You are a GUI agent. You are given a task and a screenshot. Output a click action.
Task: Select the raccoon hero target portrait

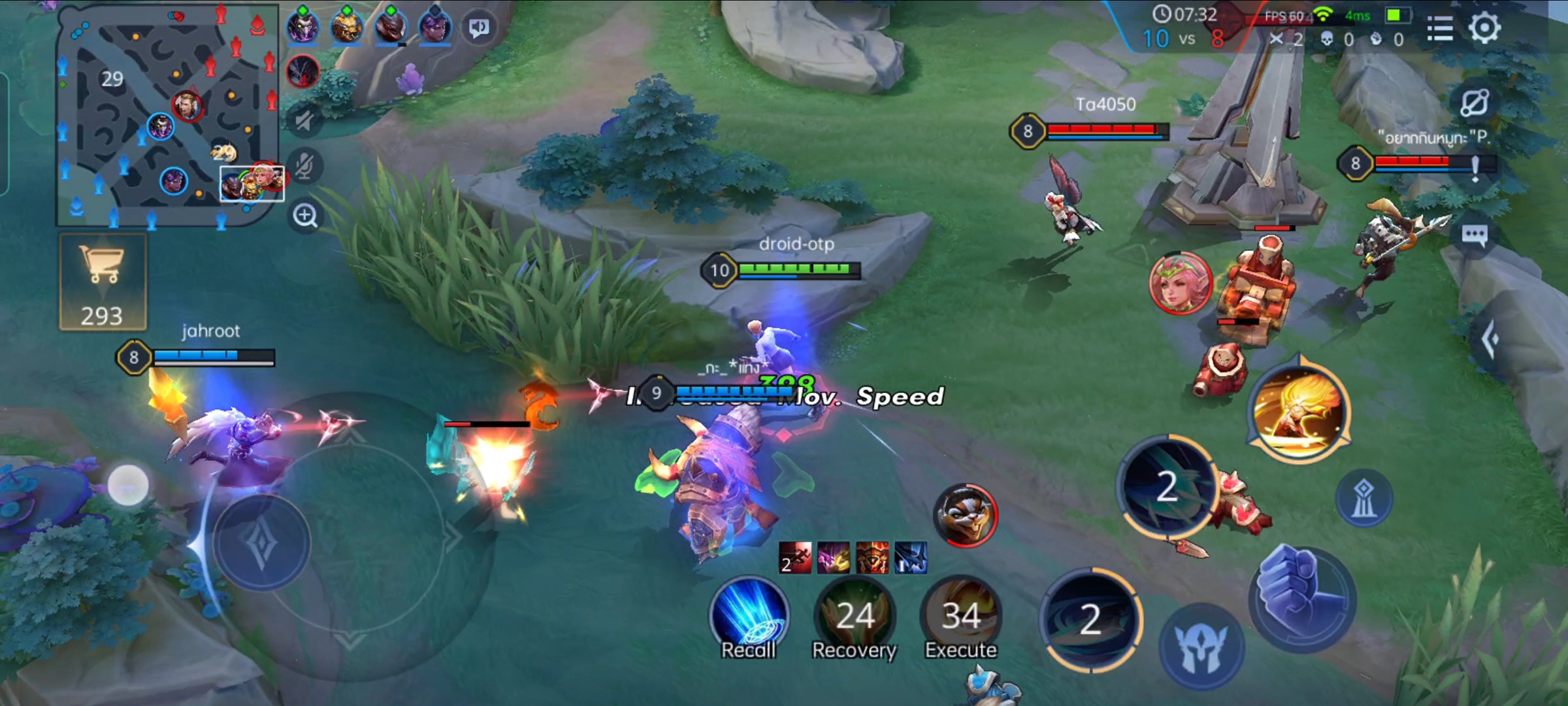point(966,514)
